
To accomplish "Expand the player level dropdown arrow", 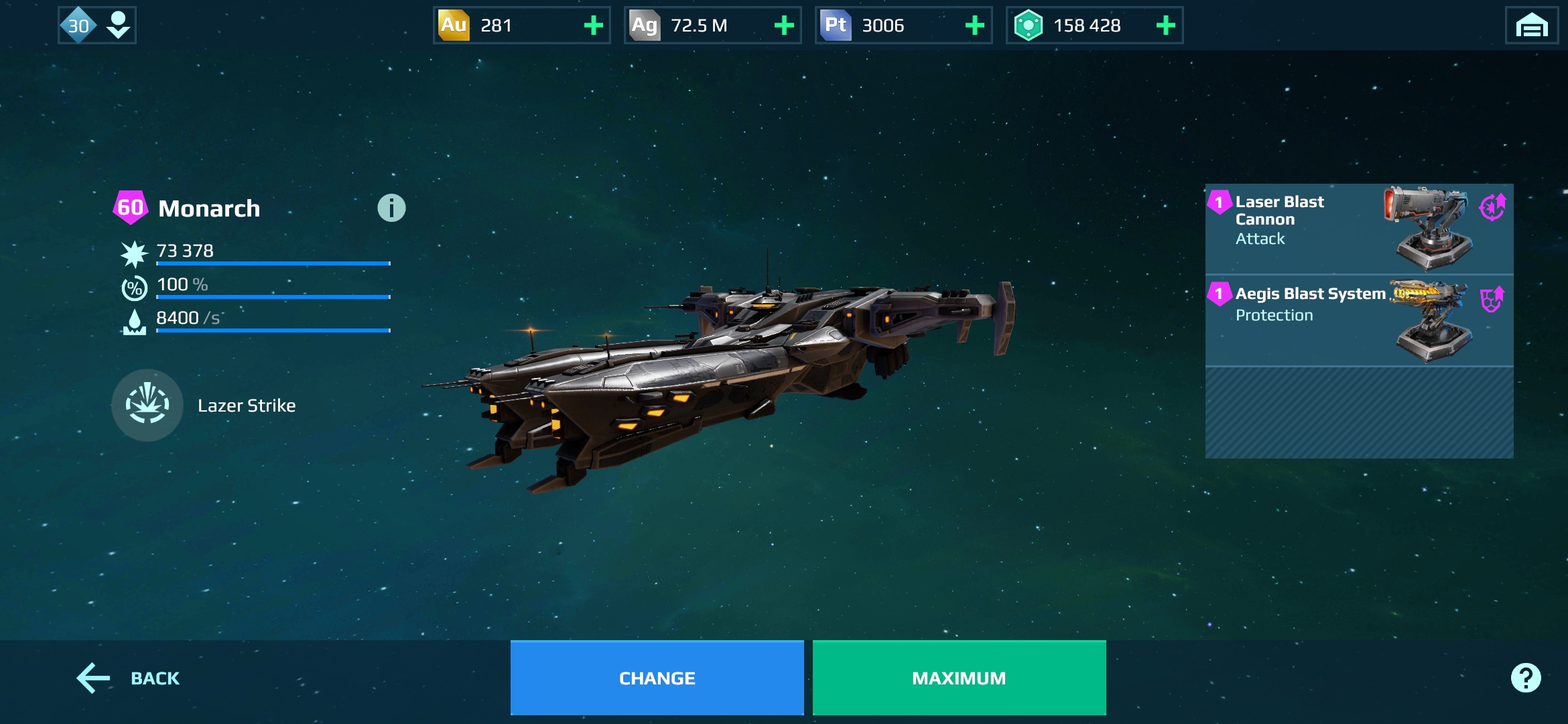I will 118,25.
